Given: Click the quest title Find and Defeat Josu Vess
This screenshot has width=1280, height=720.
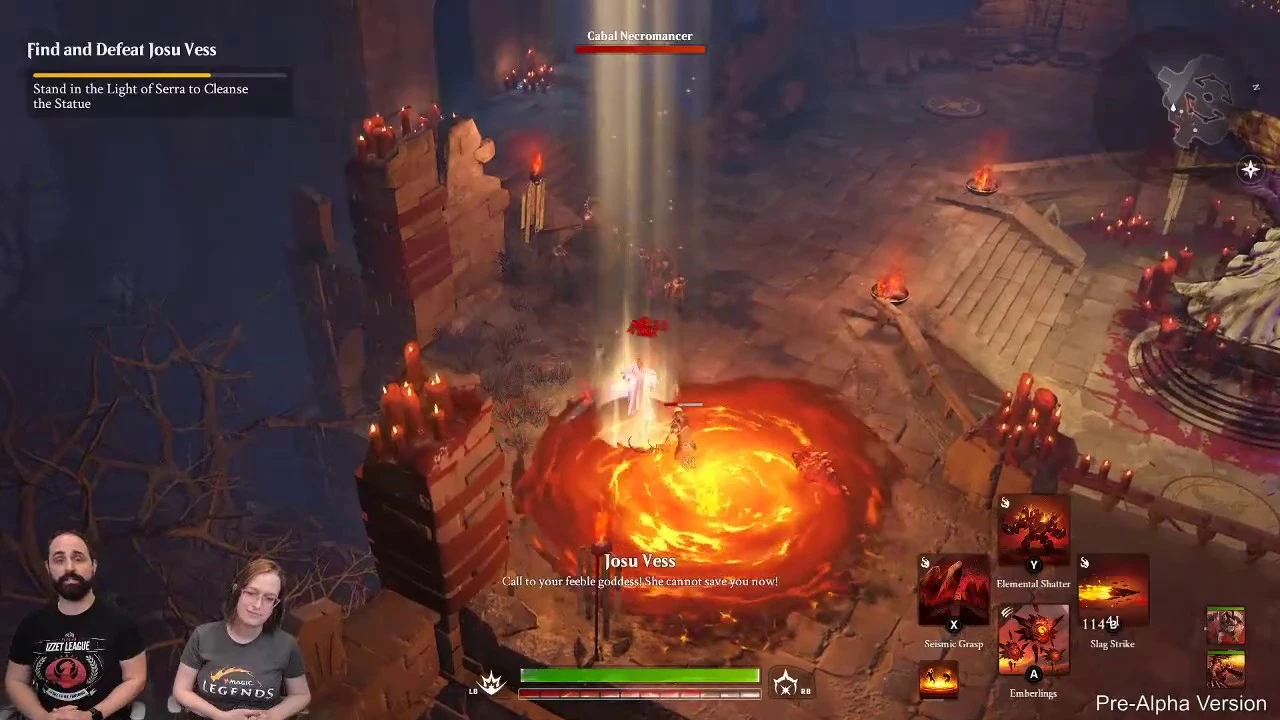Looking at the screenshot, I should coord(121,49).
